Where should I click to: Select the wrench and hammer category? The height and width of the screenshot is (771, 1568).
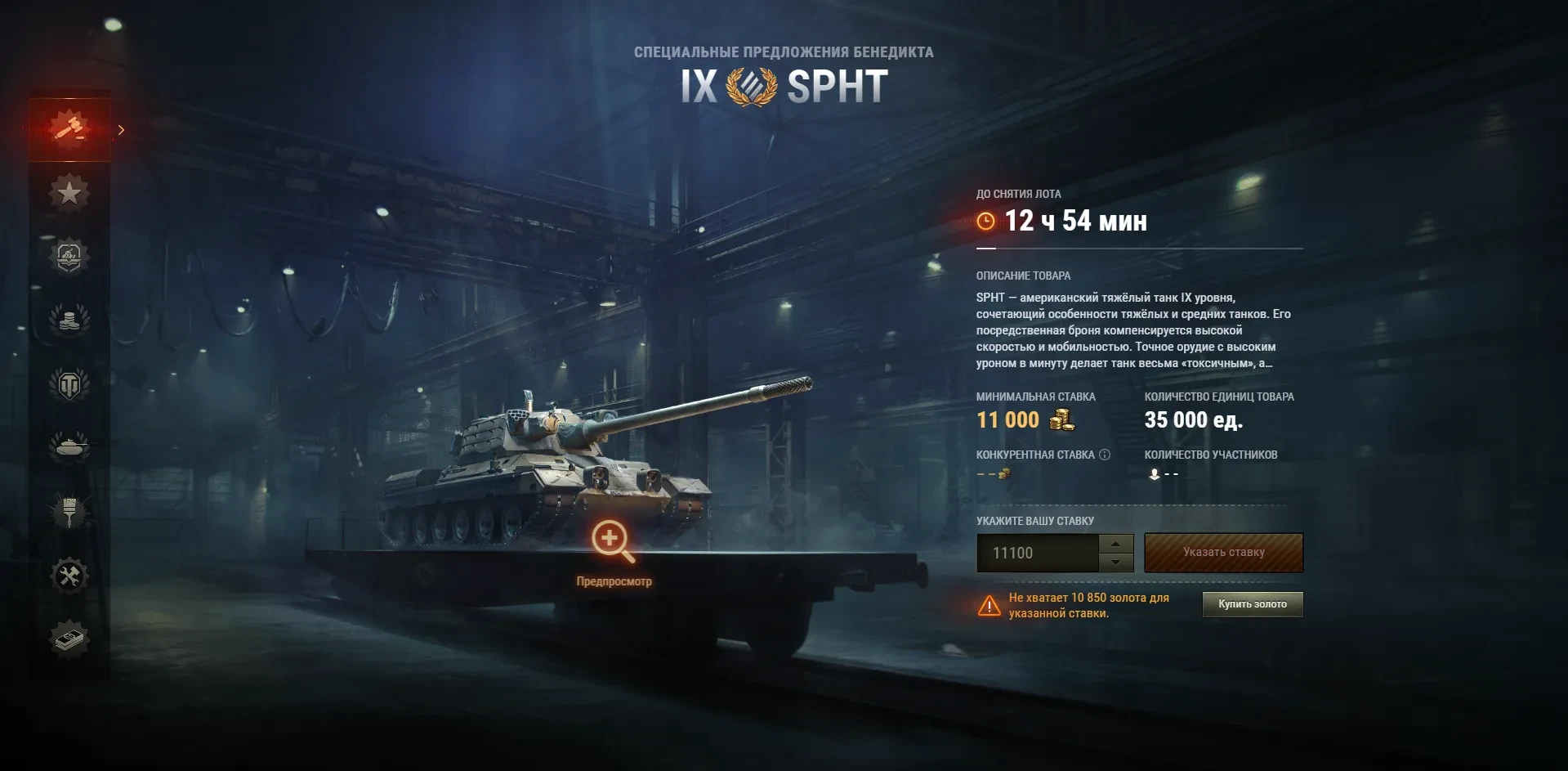69,575
